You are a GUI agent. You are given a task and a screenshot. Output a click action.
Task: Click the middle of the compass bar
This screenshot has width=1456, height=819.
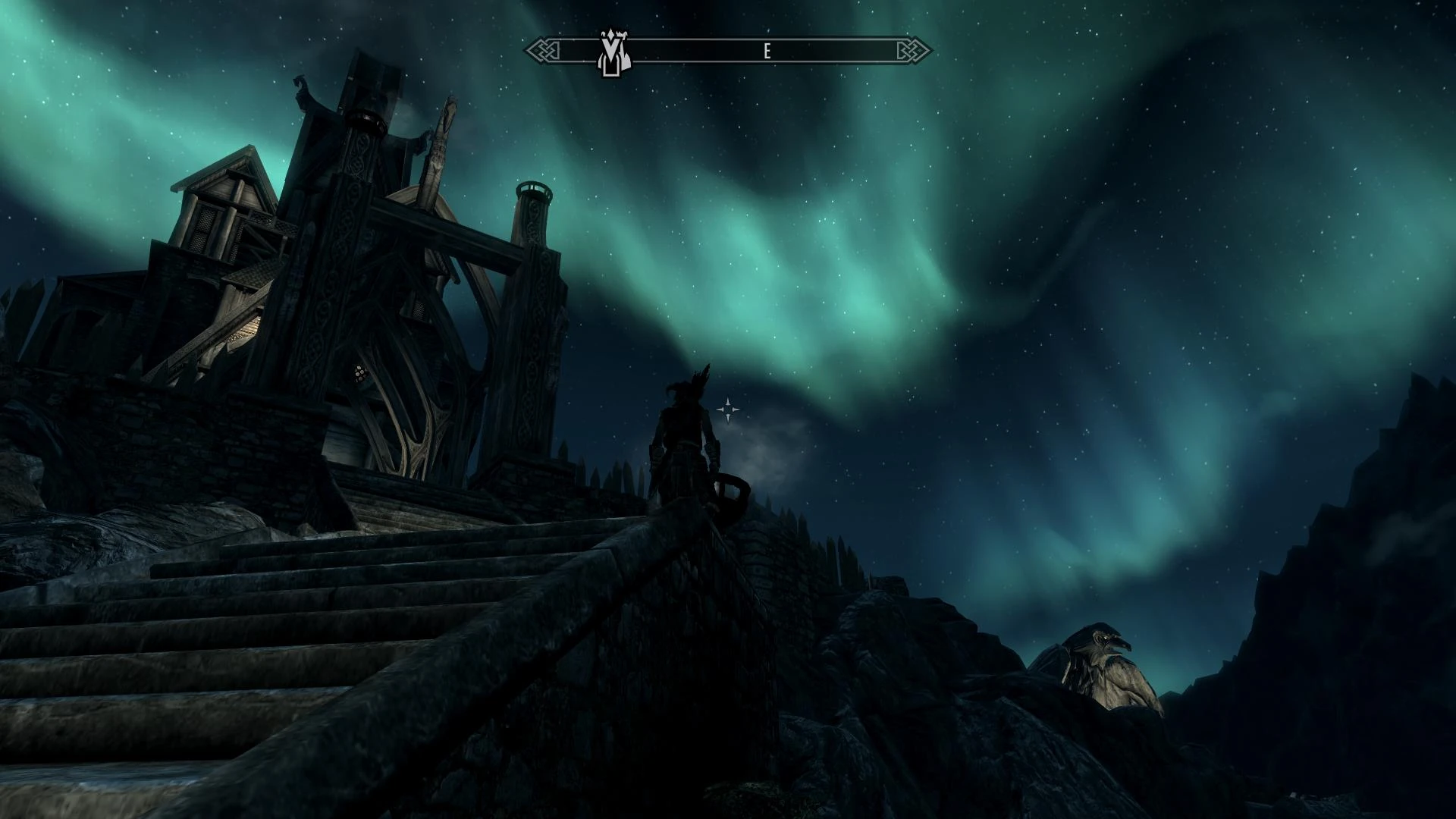click(728, 49)
